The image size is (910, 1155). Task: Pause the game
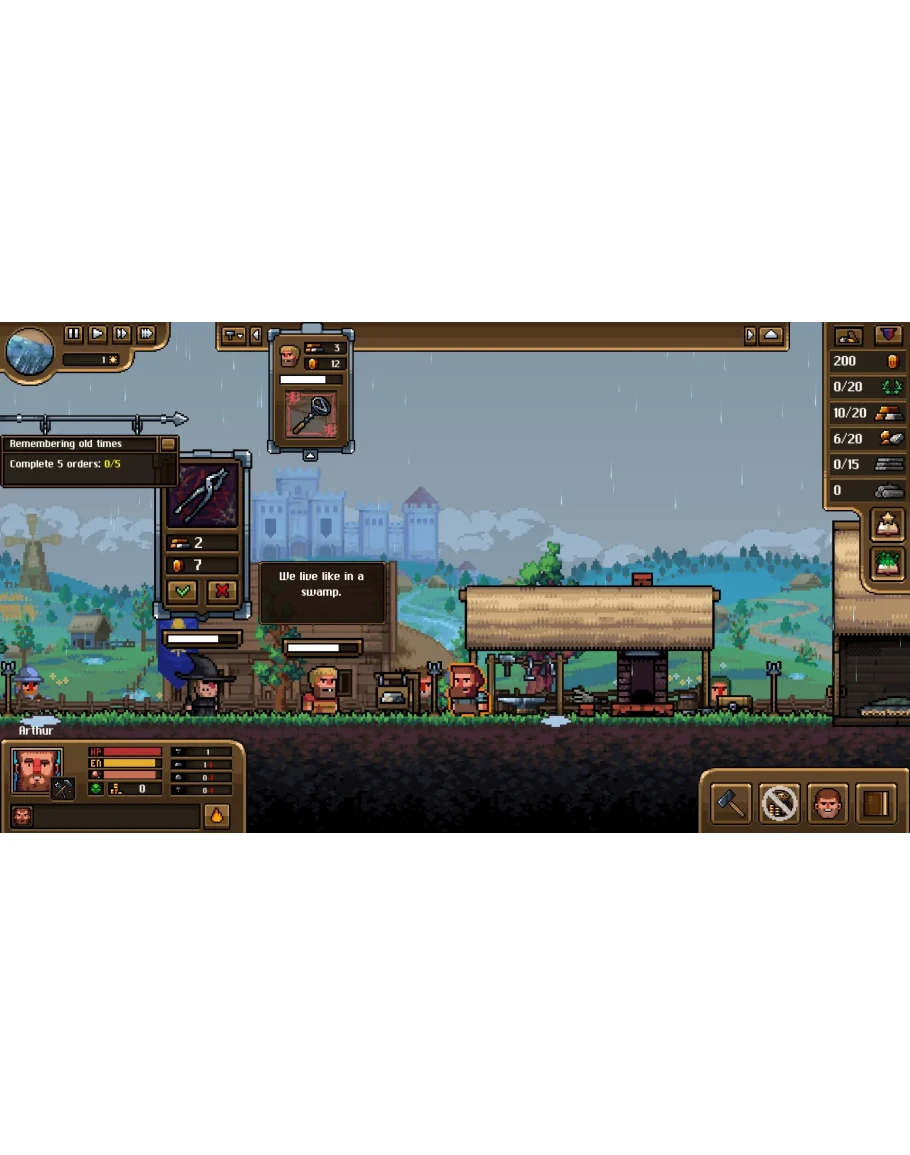tap(73, 334)
